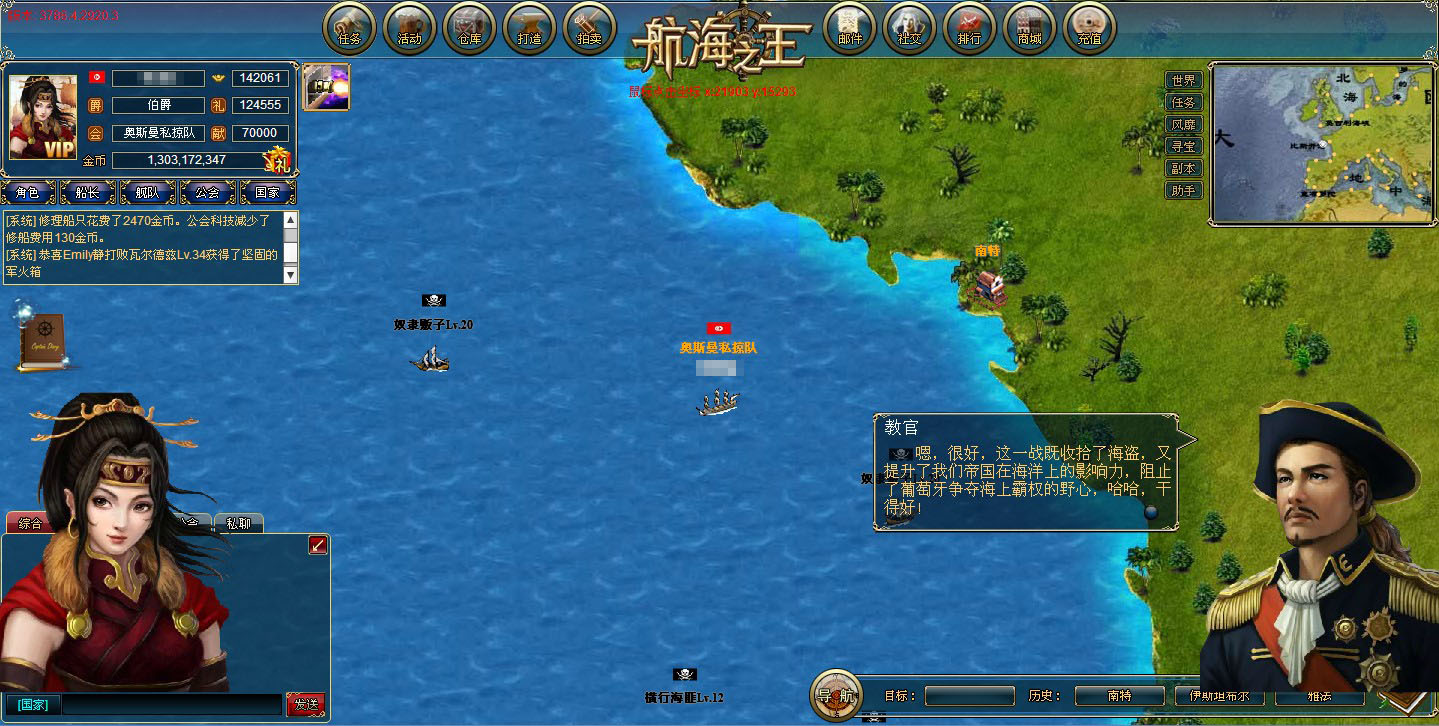Click the 世界 world map button
Image resolution: width=1439 pixels, height=726 pixels.
(x=1183, y=81)
